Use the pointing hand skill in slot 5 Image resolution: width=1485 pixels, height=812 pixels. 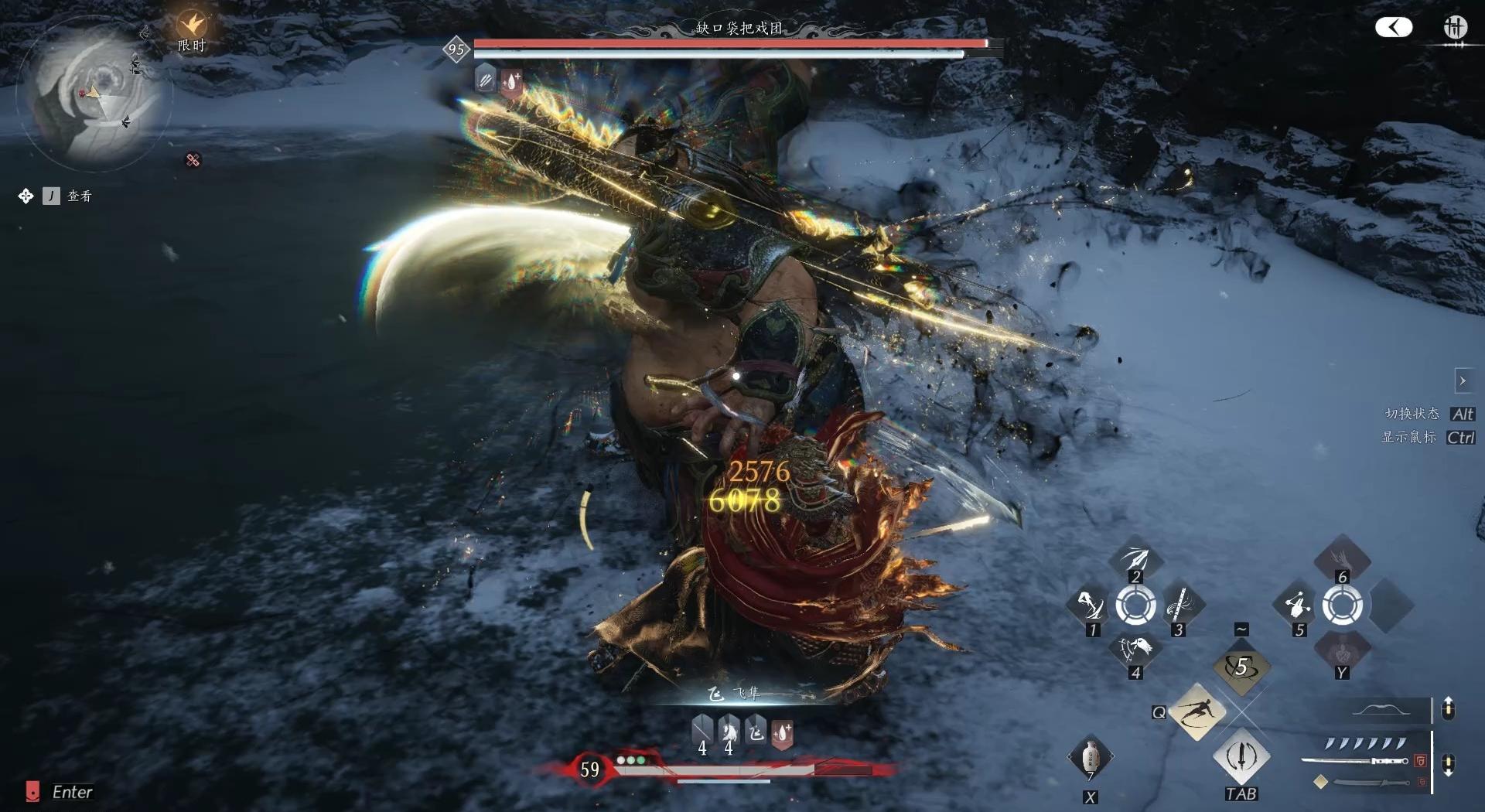1297,606
